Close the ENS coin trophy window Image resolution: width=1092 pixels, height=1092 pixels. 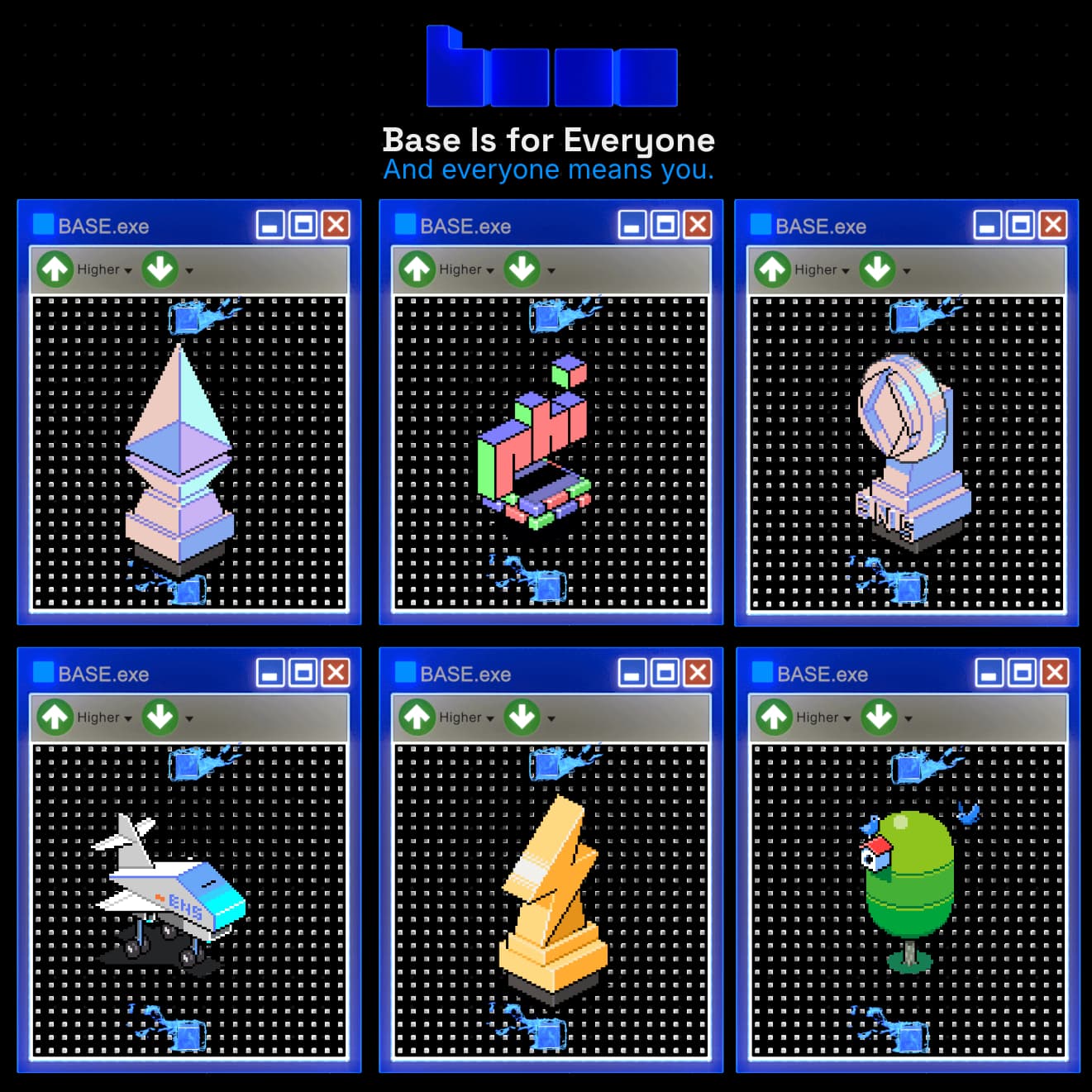[x=1053, y=225]
